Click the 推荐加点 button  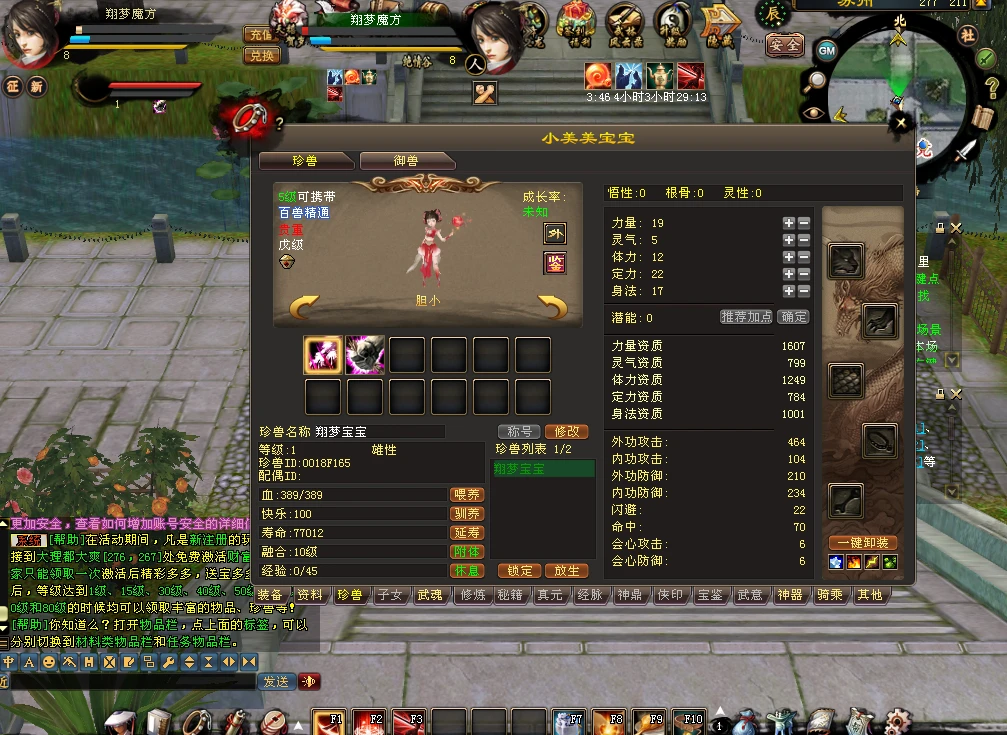746,317
